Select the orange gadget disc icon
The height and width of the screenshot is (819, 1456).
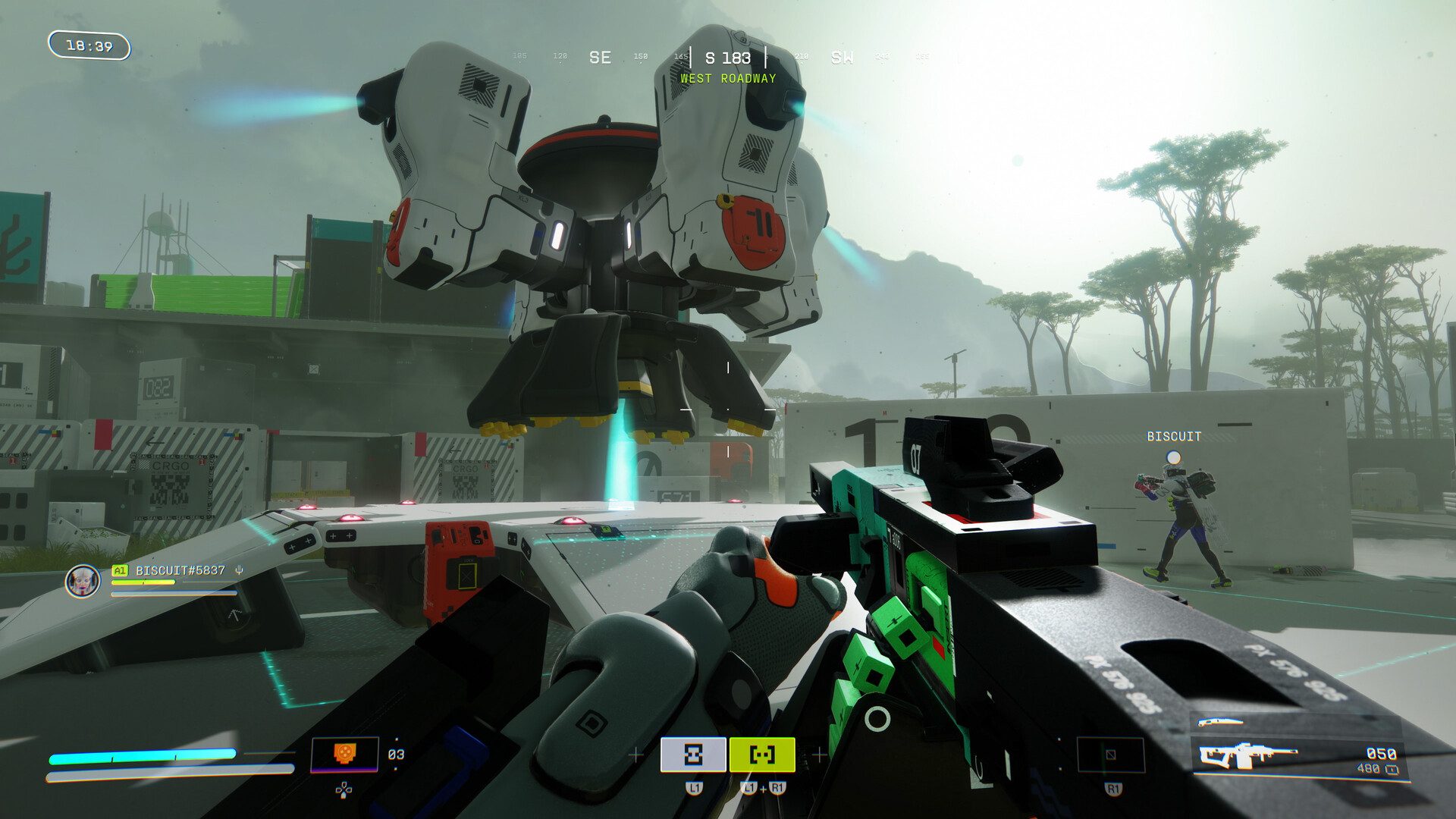(345, 752)
